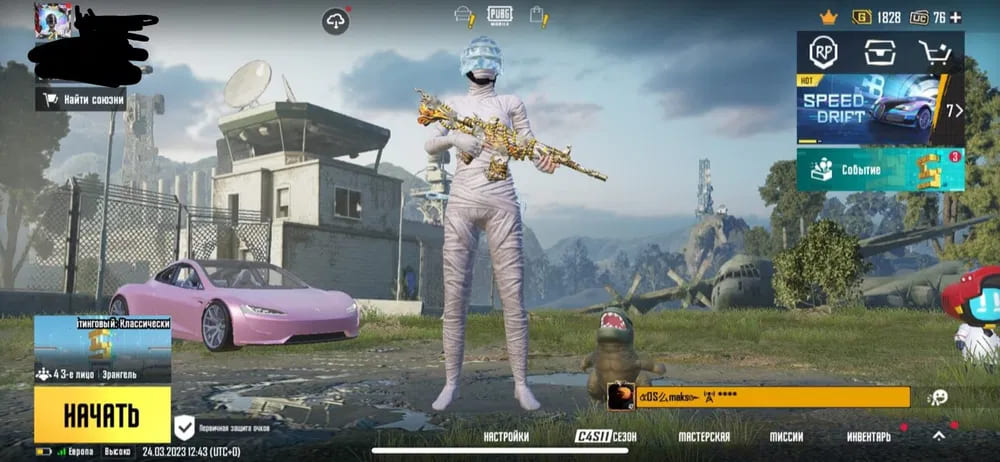This screenshot has height=462, width=1000.
Task: Open the Royale Pass RP icon
Action: coord(824,54)
